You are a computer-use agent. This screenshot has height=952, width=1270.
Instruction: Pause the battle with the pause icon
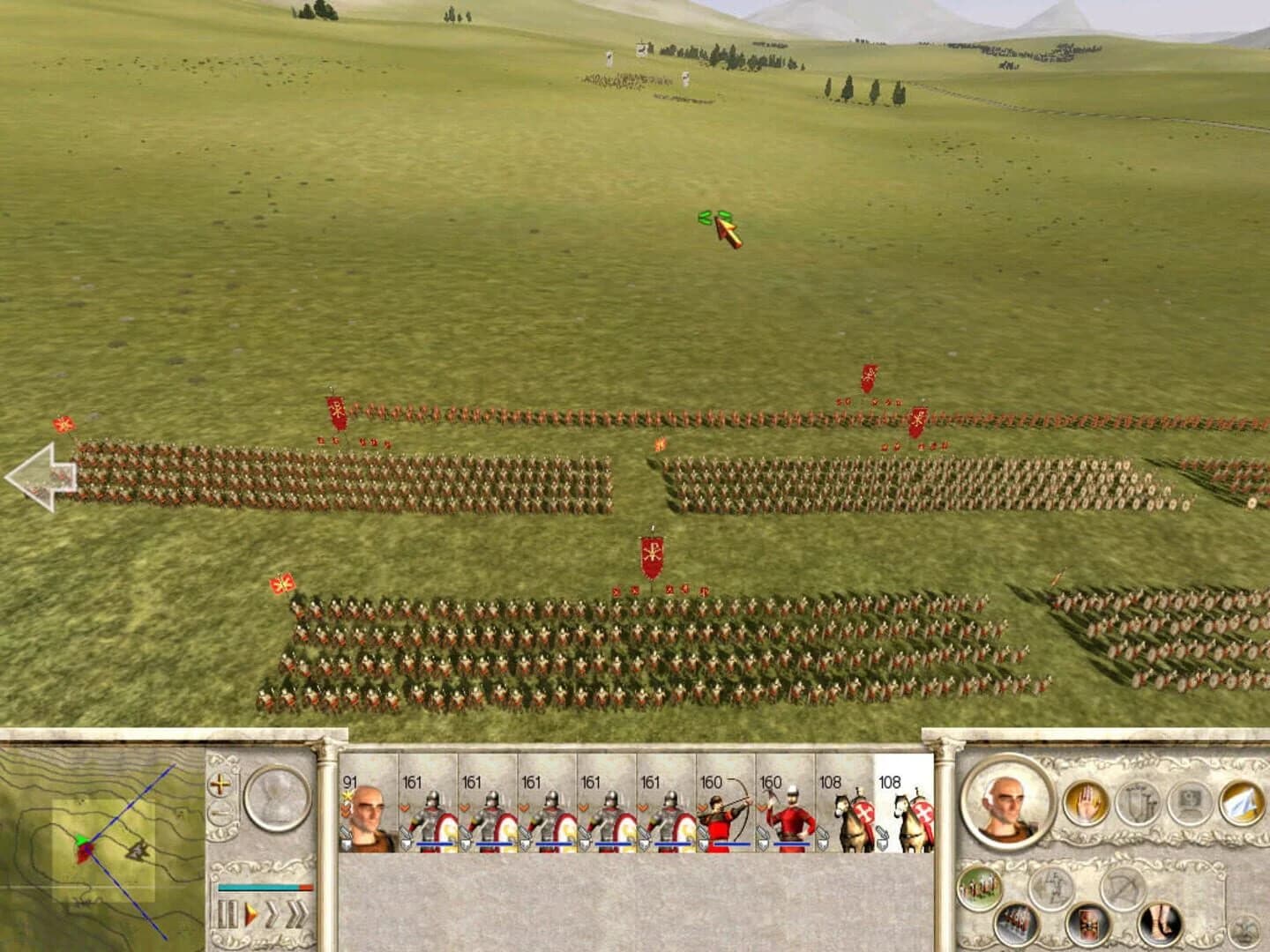pos(227,913)
